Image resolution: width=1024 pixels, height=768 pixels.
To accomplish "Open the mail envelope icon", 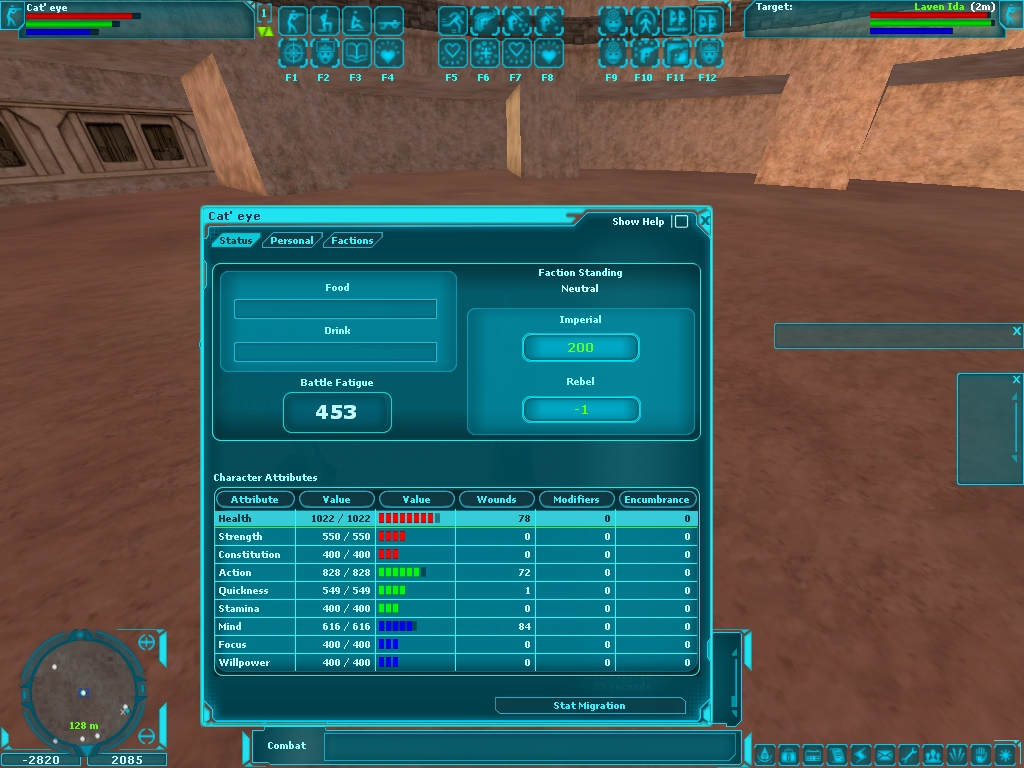I will point(884,754).
